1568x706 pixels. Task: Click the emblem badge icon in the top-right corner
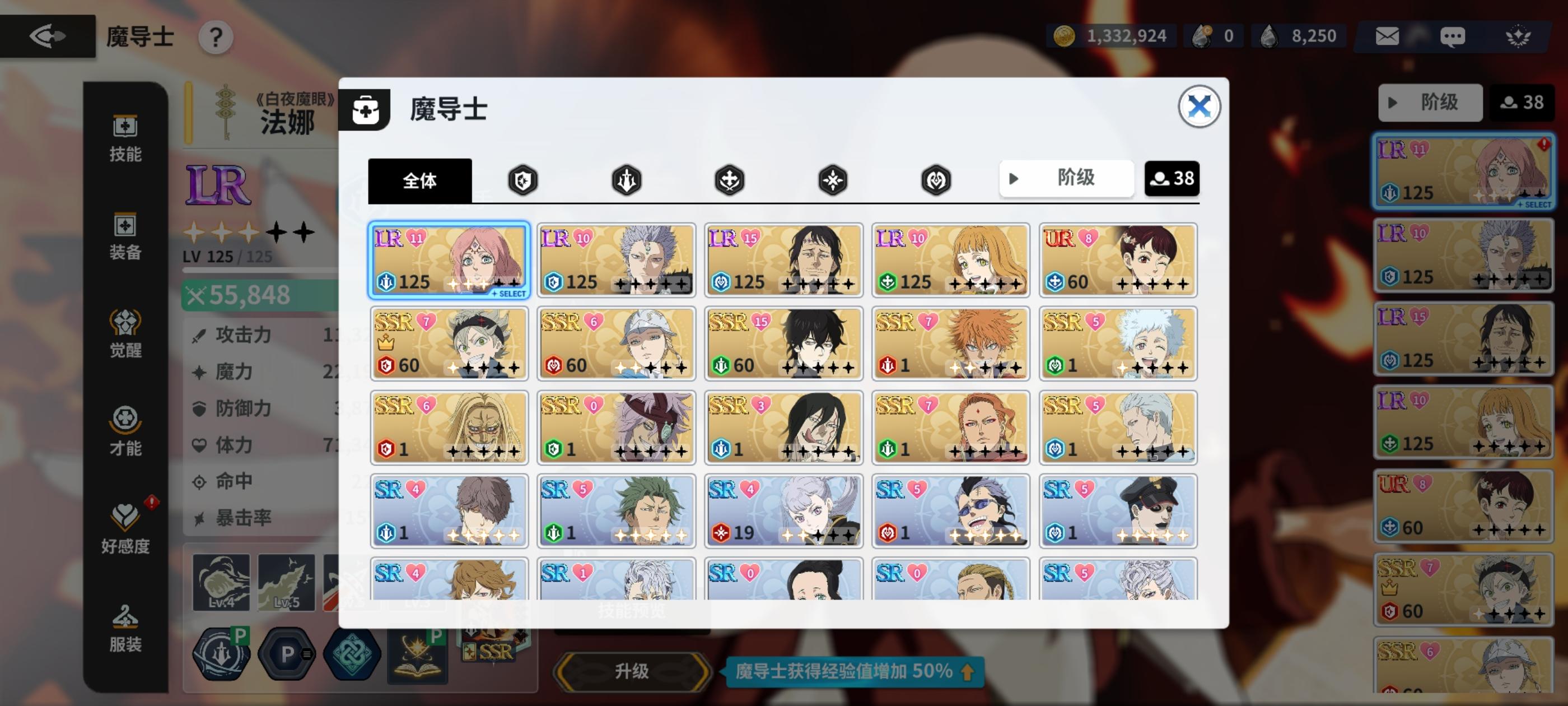click(x=1518, y=36)
